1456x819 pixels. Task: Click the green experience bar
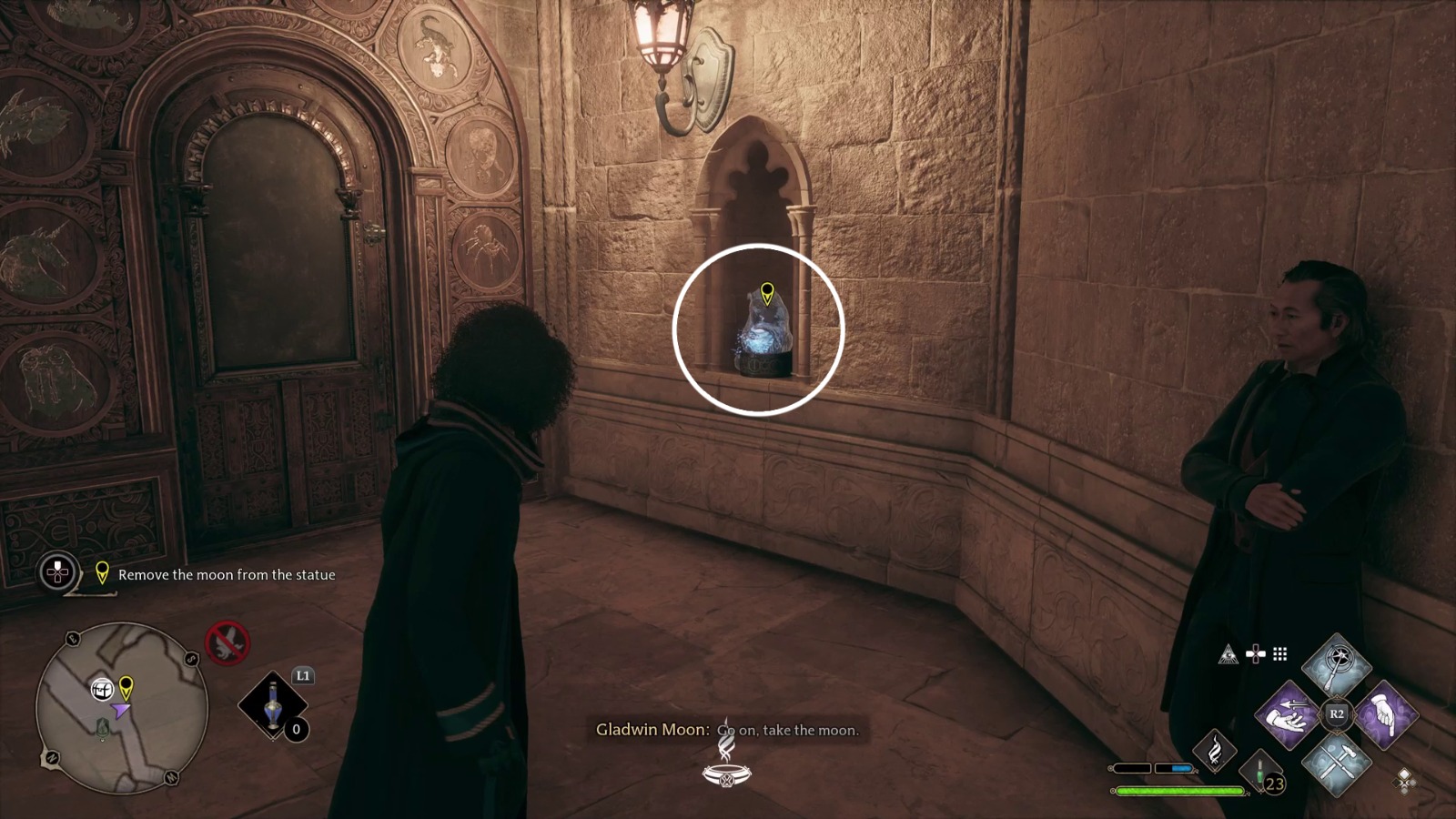click(x=1177, y=790)
